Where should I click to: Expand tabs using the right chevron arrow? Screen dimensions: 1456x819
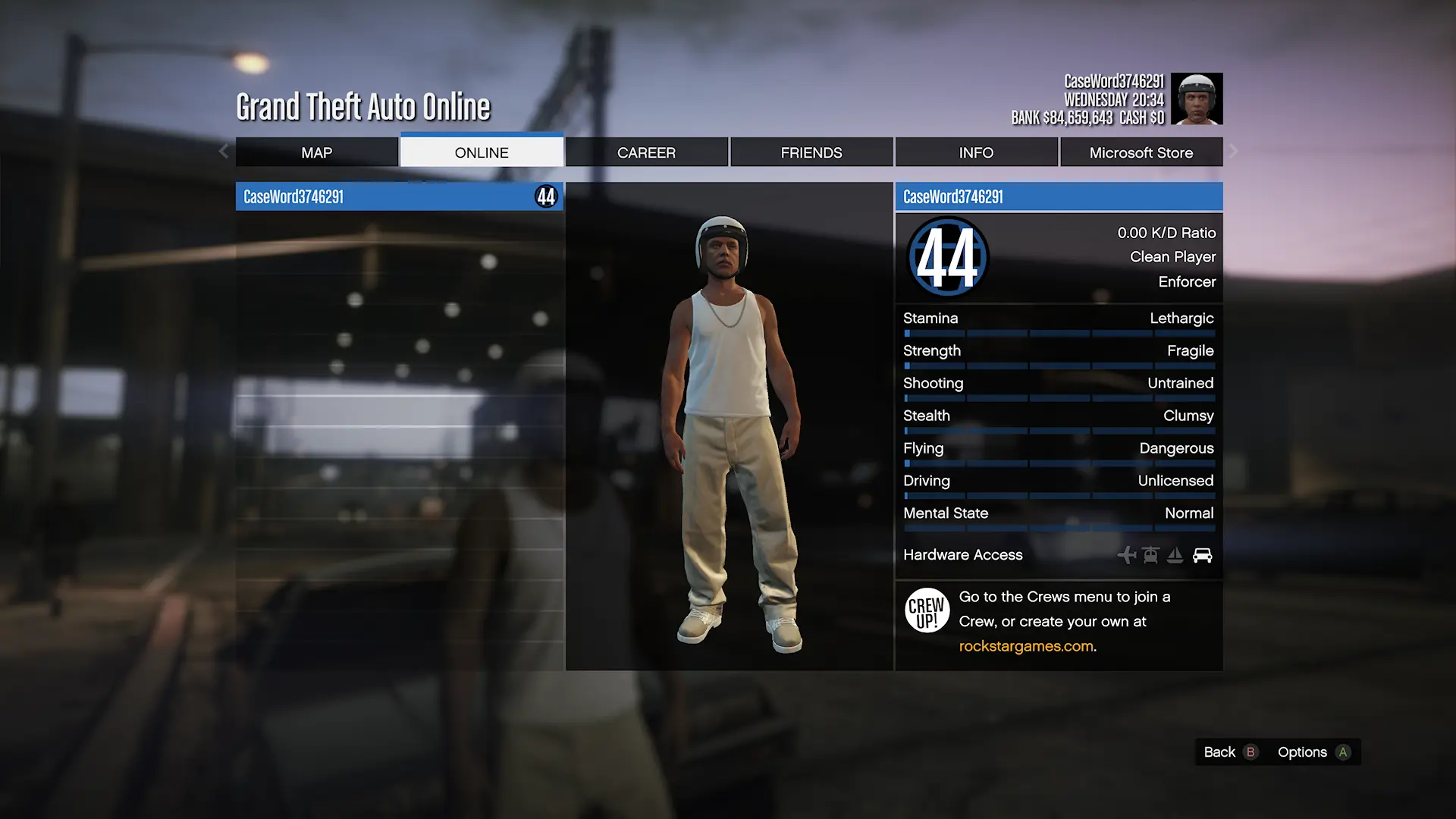coord(1234,152)
